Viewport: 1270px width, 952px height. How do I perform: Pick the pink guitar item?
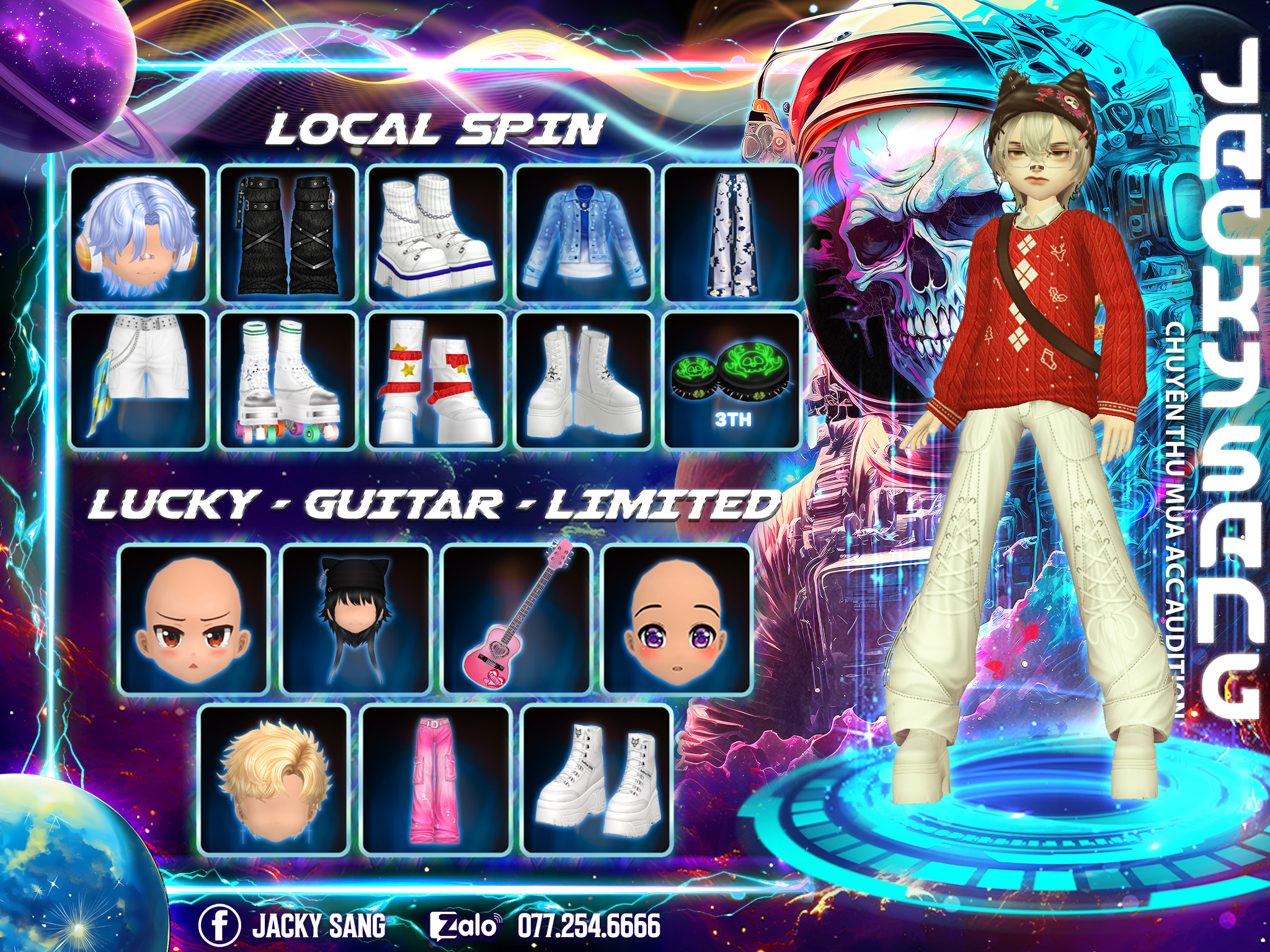click(517, 620)
